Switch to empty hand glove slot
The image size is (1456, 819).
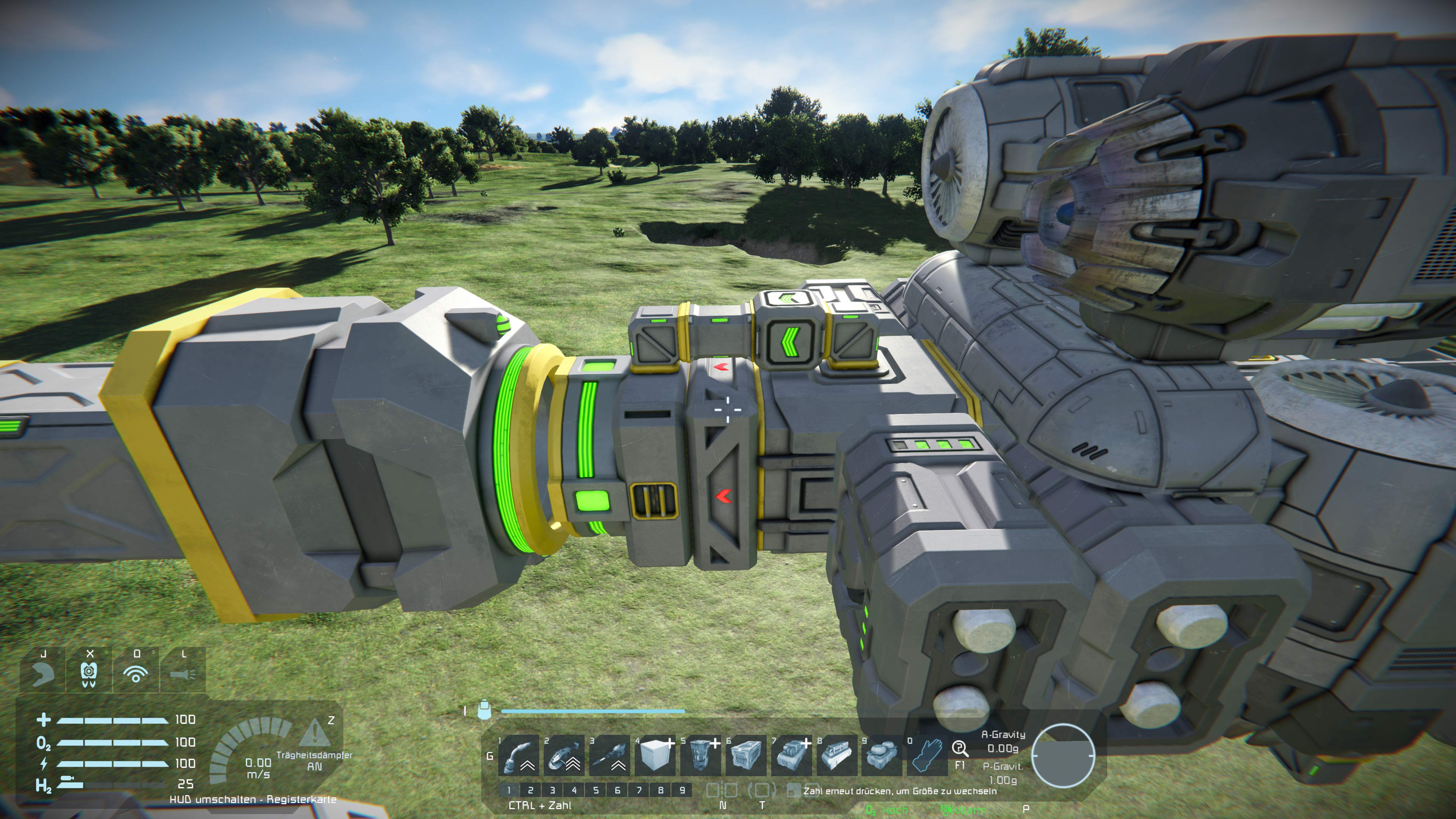(x=927, y=755)
